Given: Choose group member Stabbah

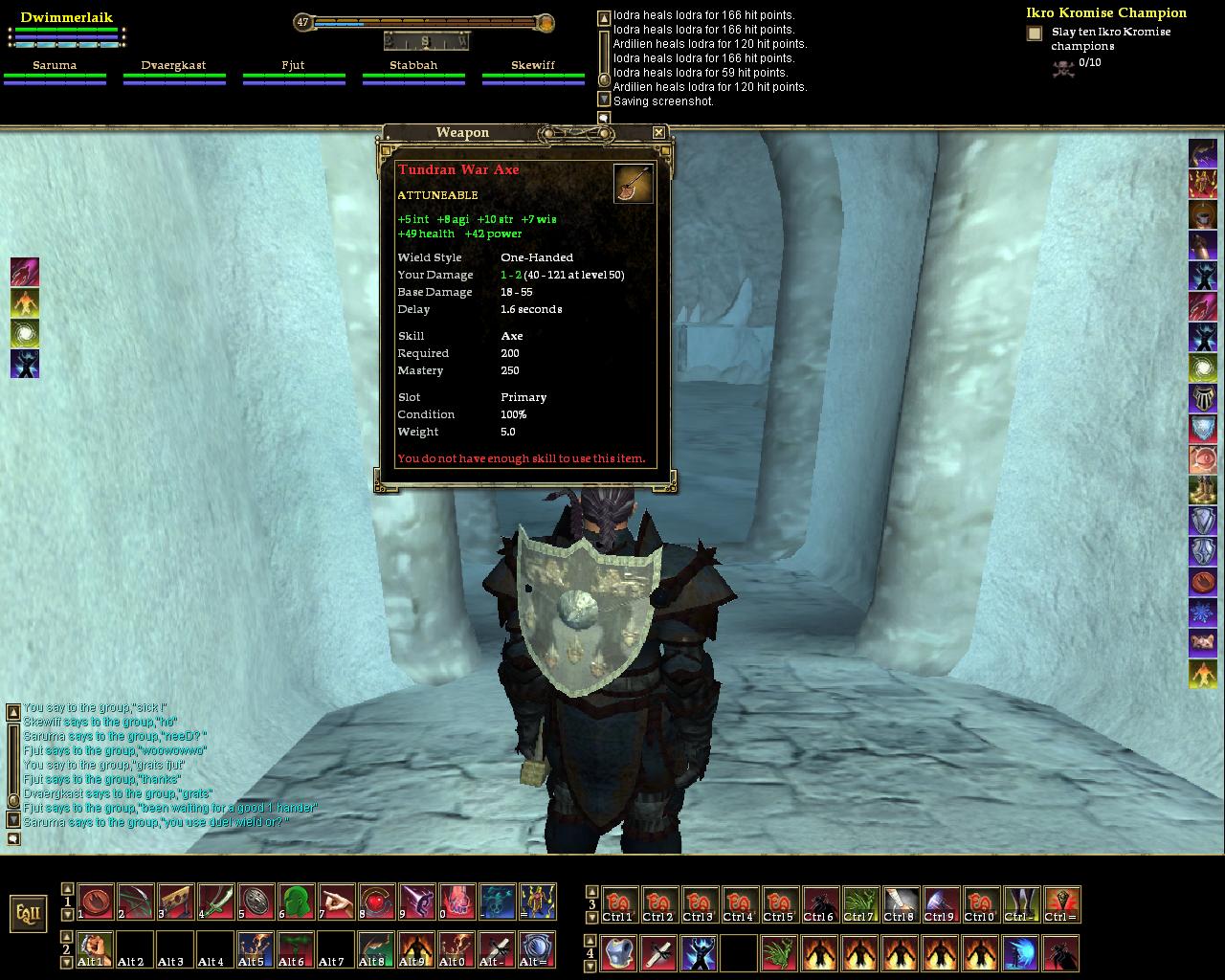Looking at the screenshot, I should (x=413, y=66).
